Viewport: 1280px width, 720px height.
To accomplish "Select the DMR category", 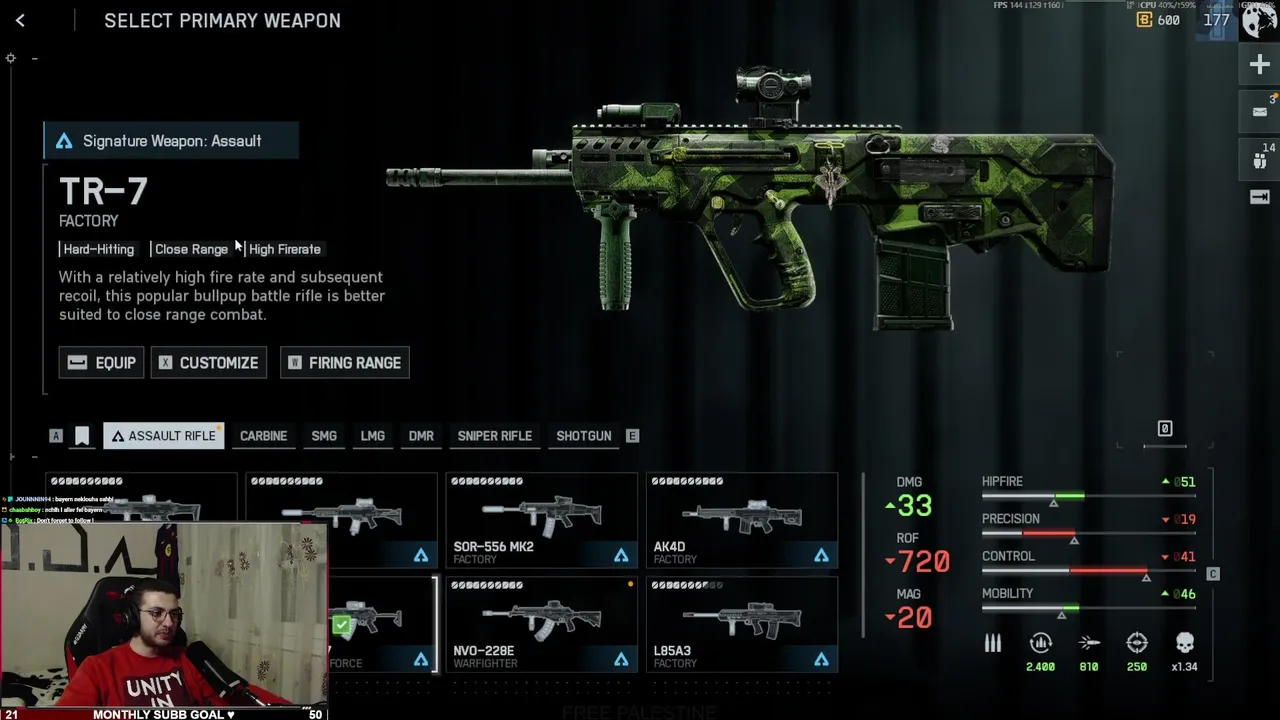I will pyautogui.click(x=421, y=436).
